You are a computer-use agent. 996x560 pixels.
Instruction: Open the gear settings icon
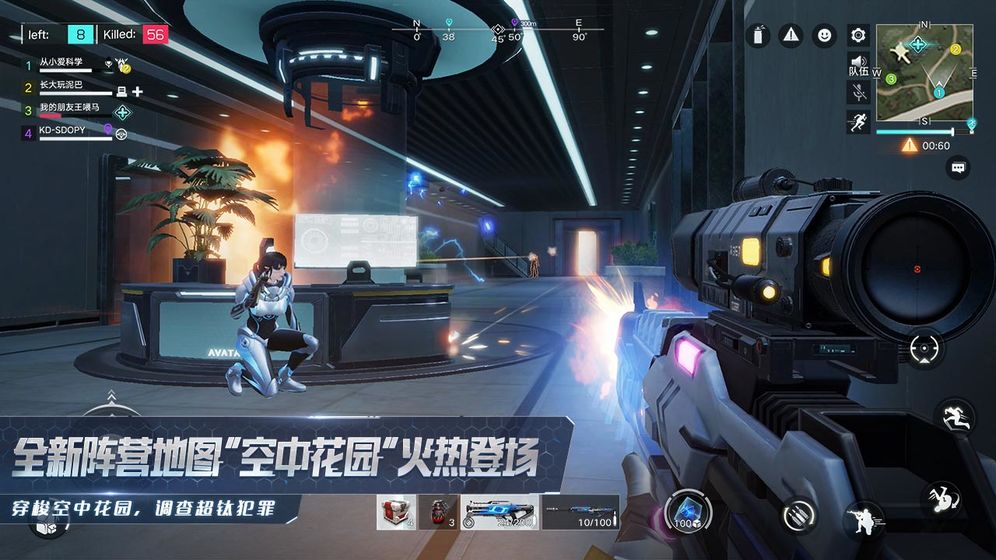858,35
